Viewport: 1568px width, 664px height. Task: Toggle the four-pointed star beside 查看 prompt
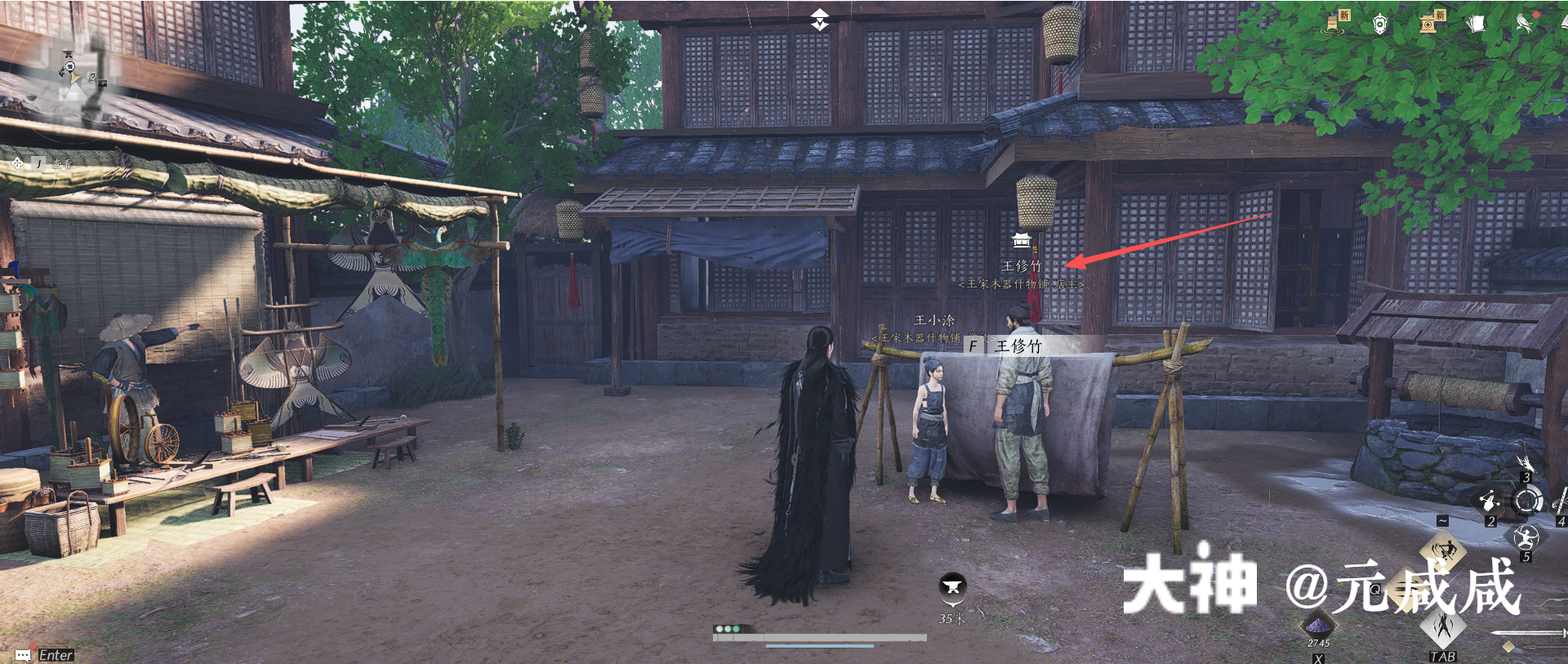click(x=17, y=163)
